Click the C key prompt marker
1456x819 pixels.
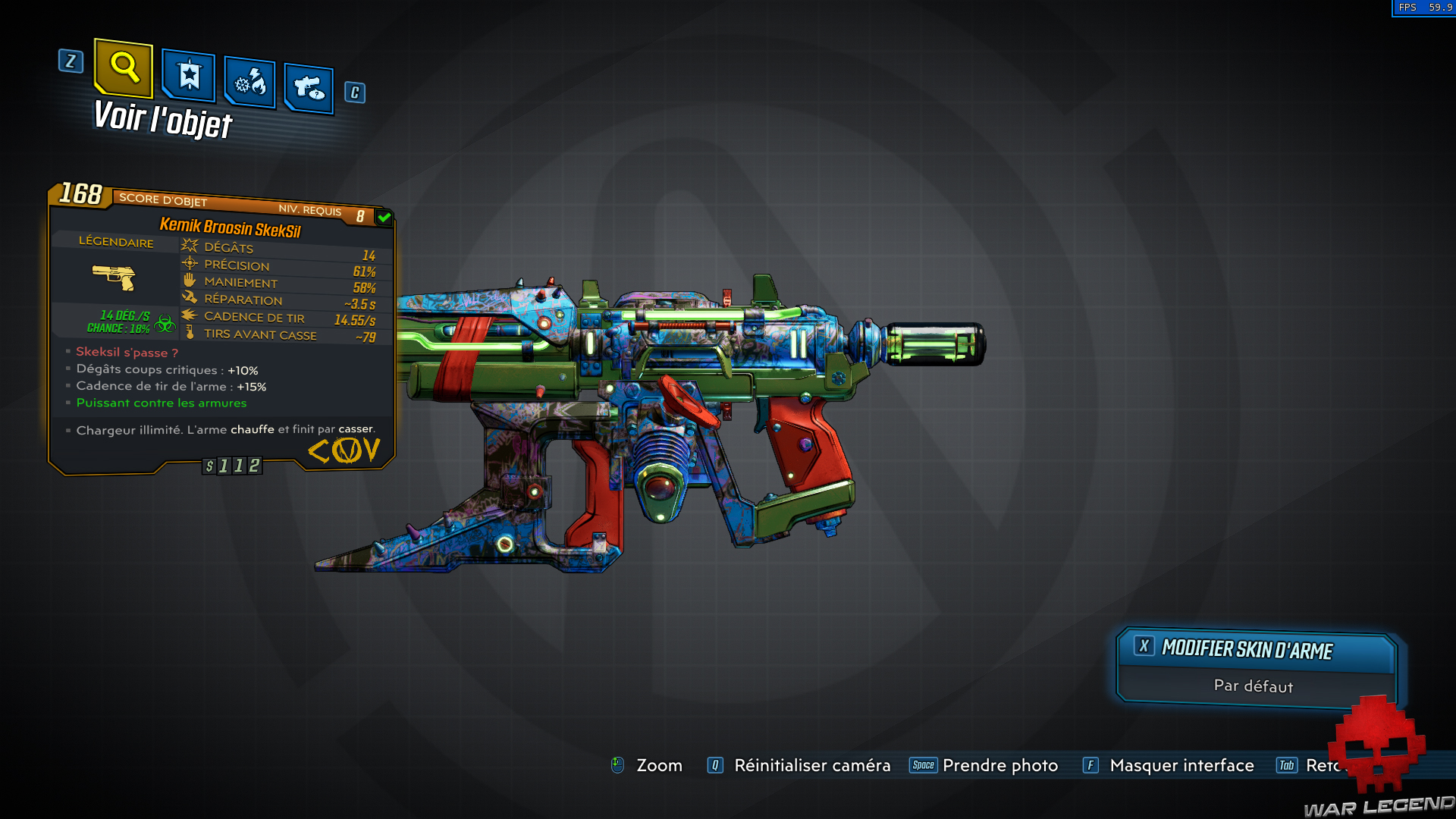353,93
